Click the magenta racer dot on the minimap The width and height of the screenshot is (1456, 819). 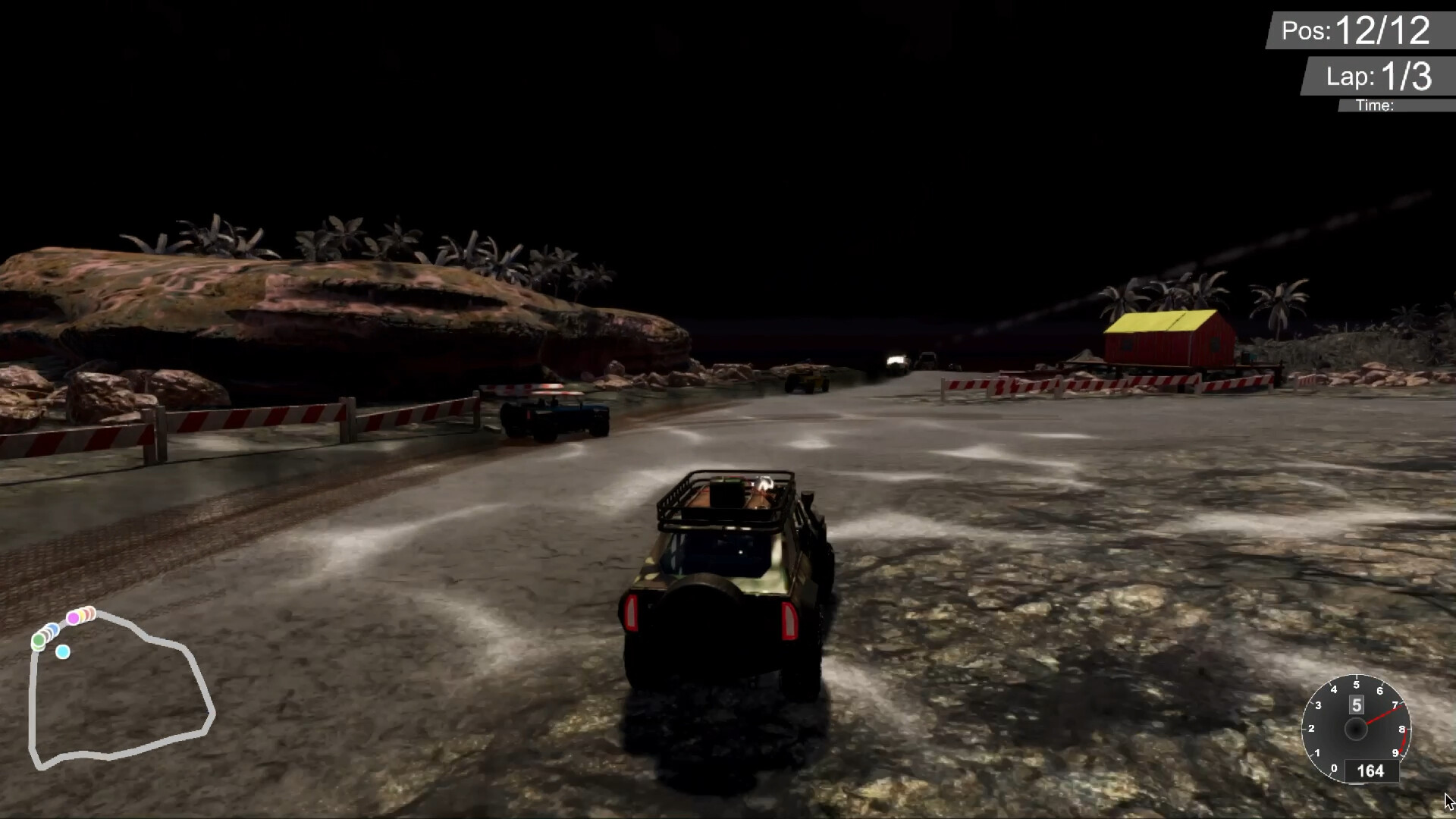73,617
